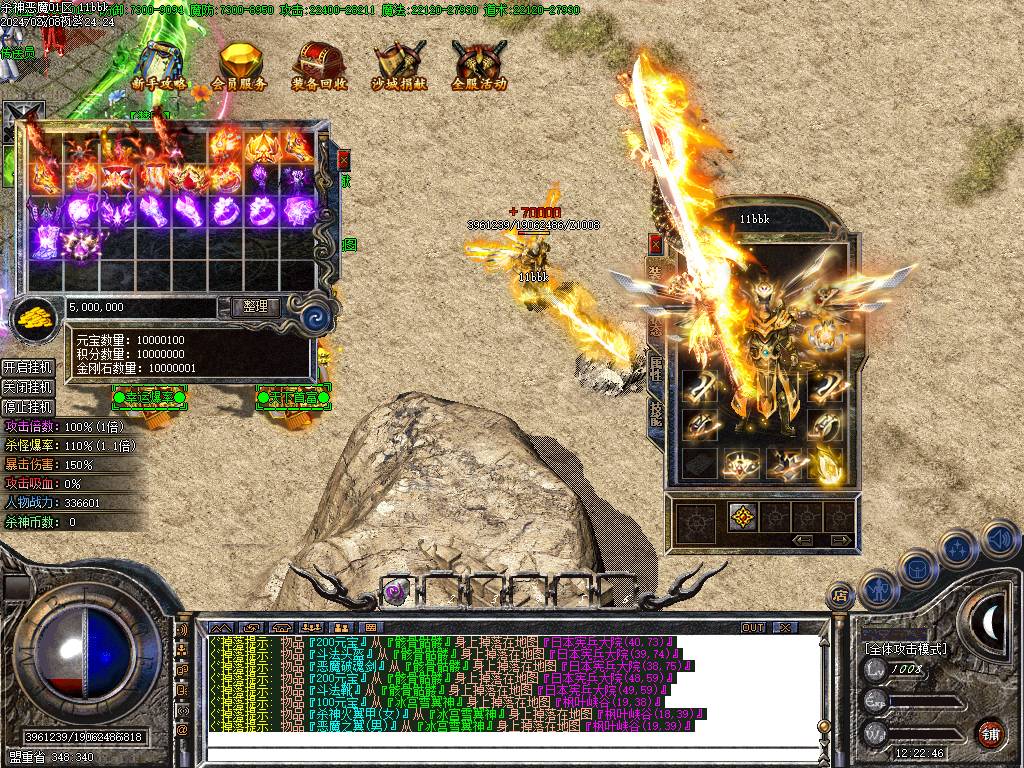The height and width of the screenshot is (768, 1024).
Task: Close the inventory bag window
Action: [x=344, y=159]
